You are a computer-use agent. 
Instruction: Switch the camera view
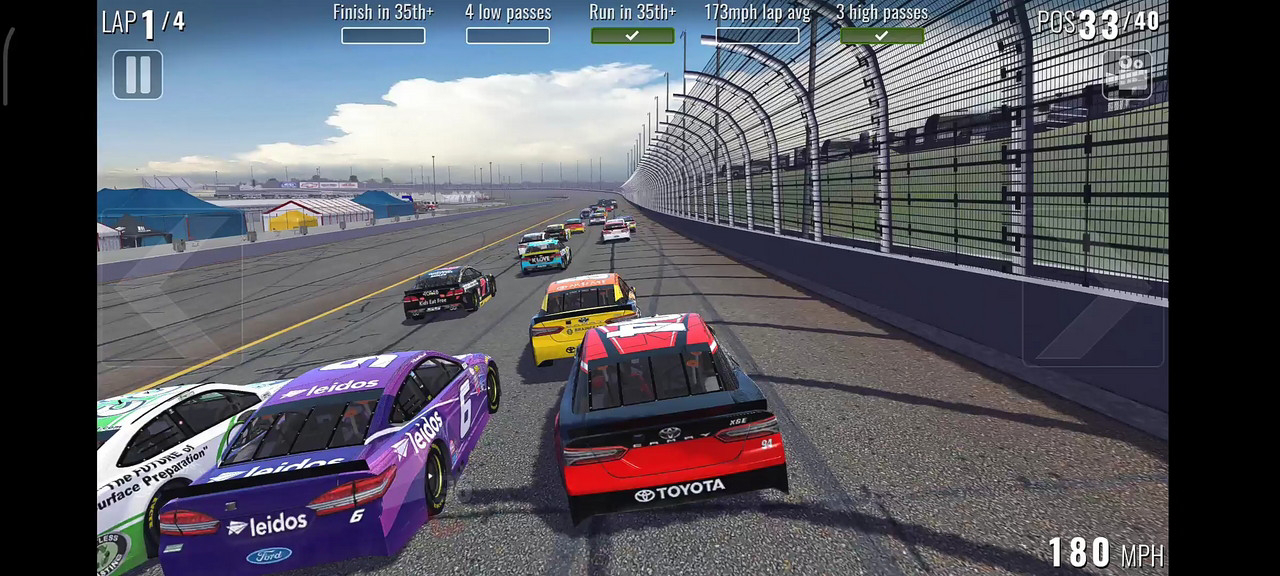1126,75
